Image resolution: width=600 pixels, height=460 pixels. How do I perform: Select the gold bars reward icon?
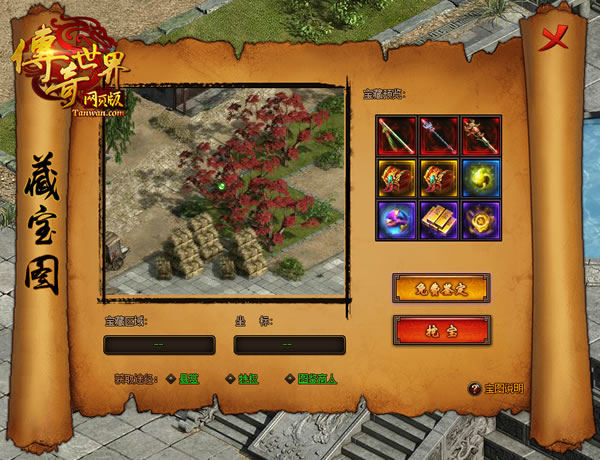(x=439, y=219)
